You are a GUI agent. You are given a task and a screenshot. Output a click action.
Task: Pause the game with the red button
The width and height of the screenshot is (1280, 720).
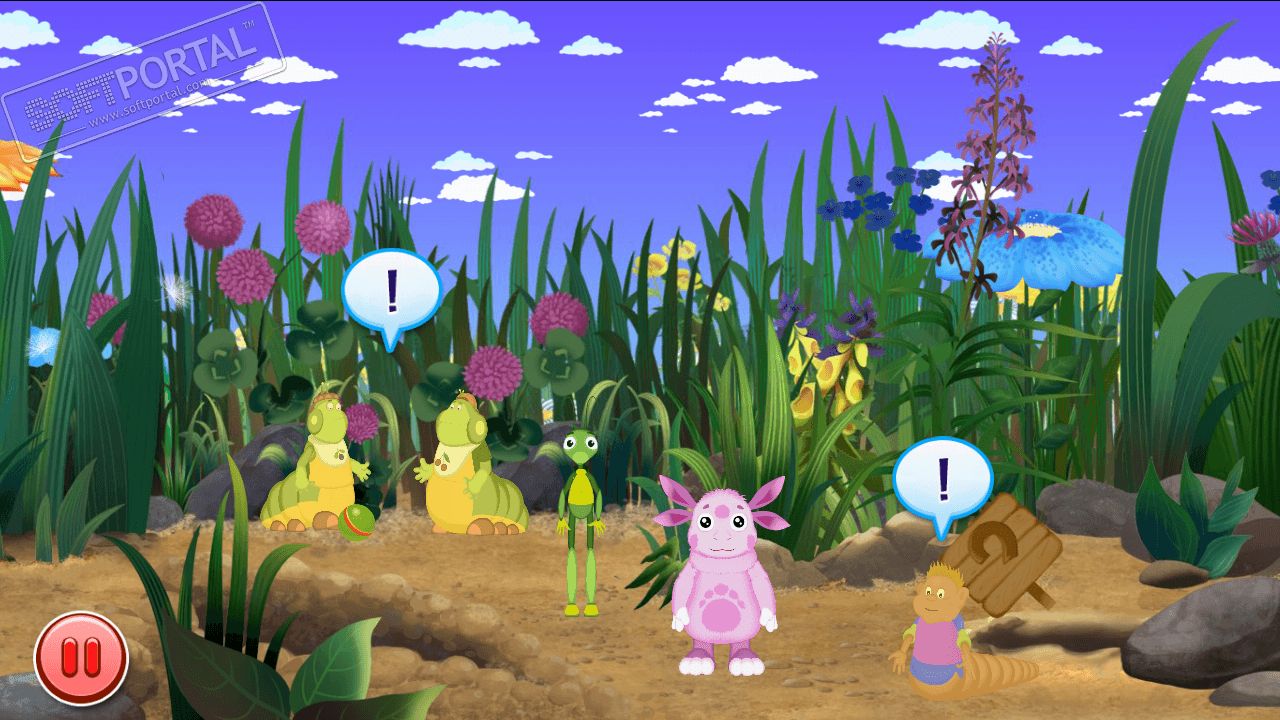pyautogui.click(x=81, y=658)
